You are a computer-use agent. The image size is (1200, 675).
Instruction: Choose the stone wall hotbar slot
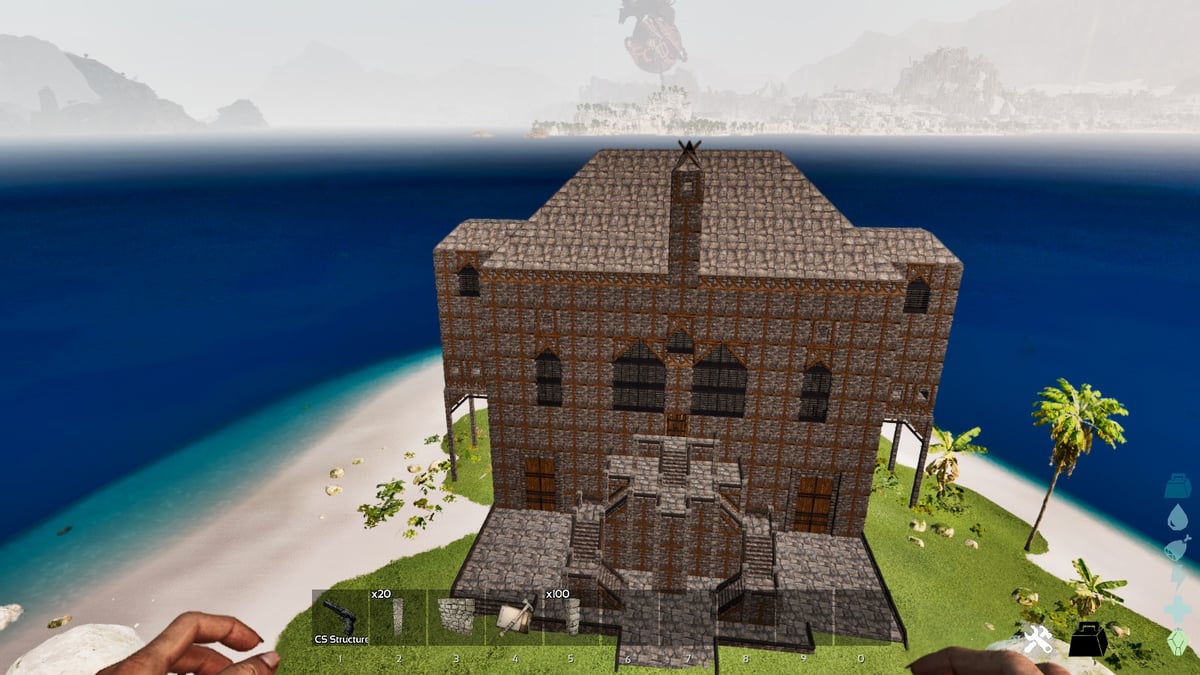(456, 617)
